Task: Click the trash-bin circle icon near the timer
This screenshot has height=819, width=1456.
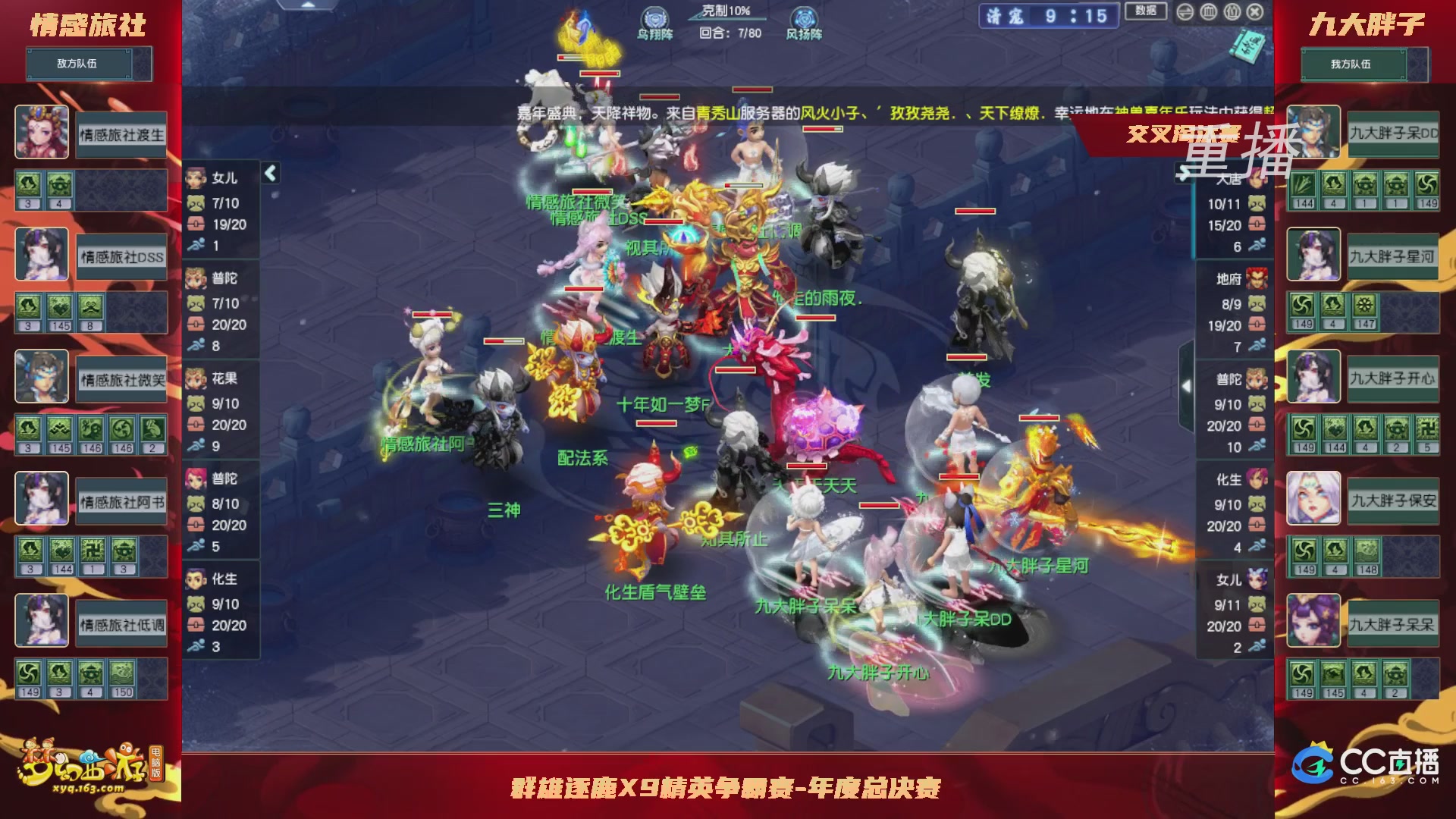Action: (x=1207, y=11)
